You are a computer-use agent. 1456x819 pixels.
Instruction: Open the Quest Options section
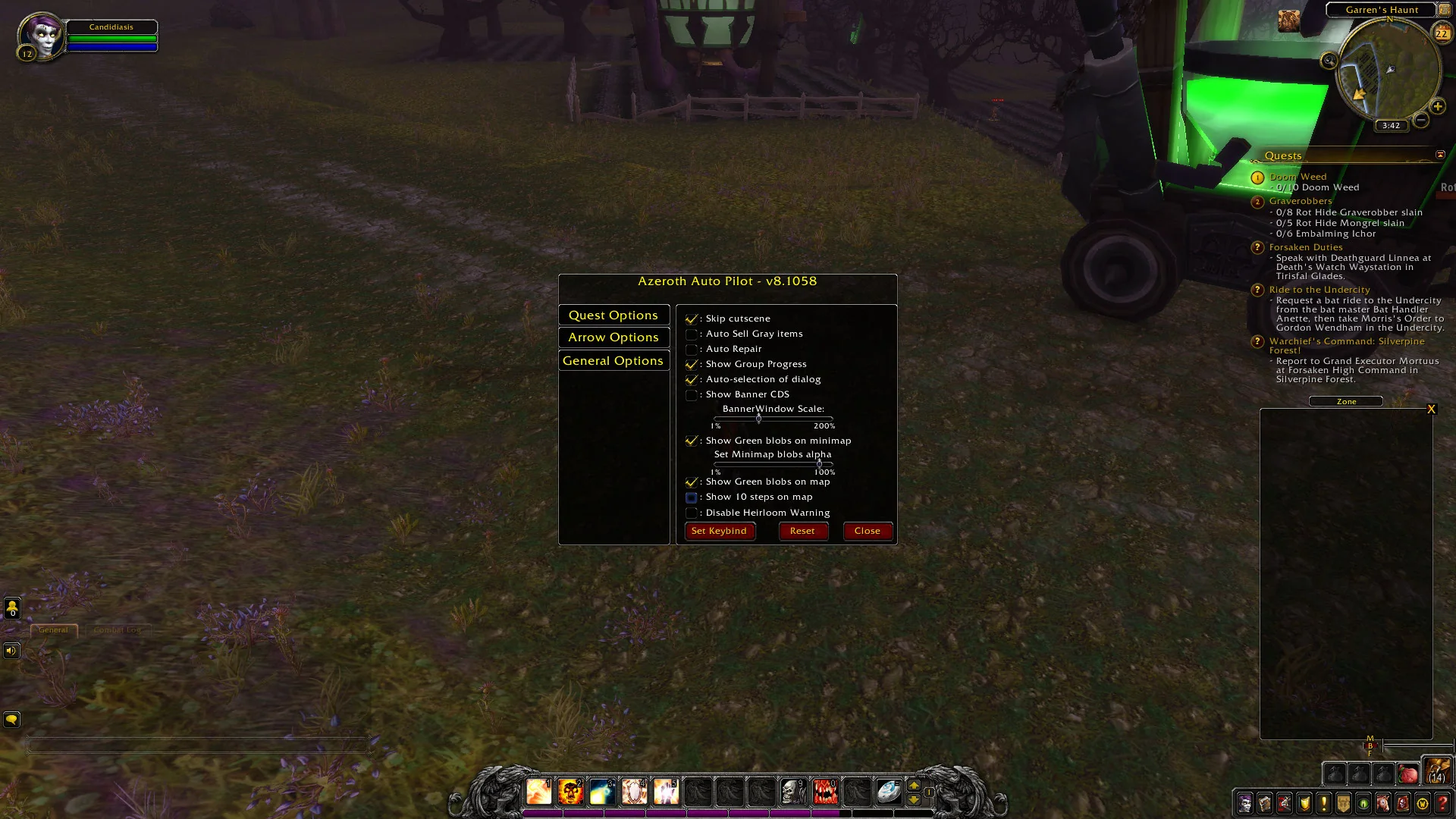613,315
